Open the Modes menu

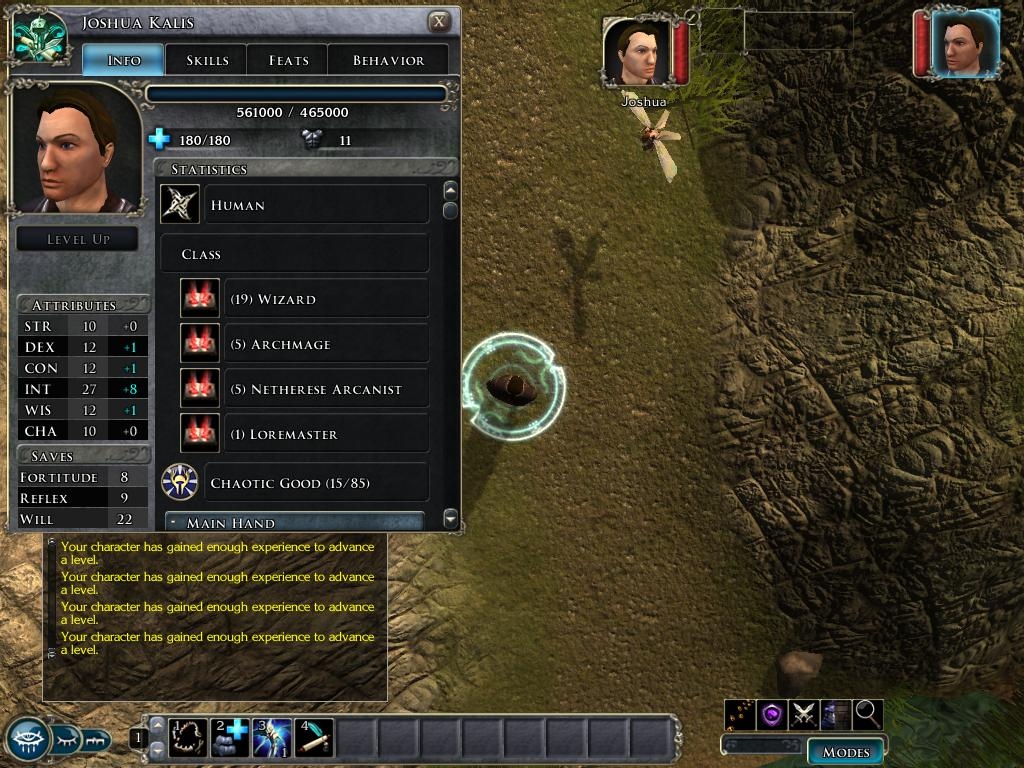click(x=845, y=752)
